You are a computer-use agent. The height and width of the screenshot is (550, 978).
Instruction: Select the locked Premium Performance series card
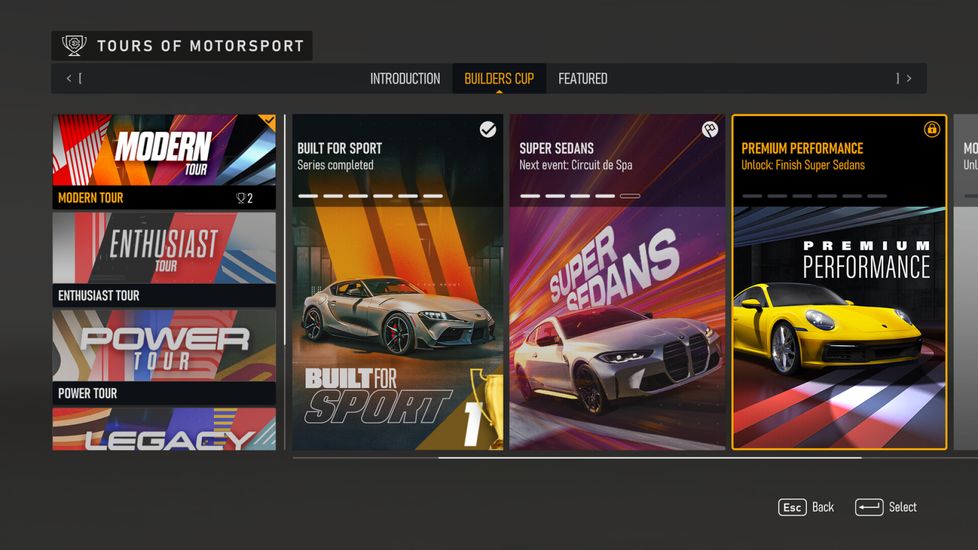coord(839,282)
